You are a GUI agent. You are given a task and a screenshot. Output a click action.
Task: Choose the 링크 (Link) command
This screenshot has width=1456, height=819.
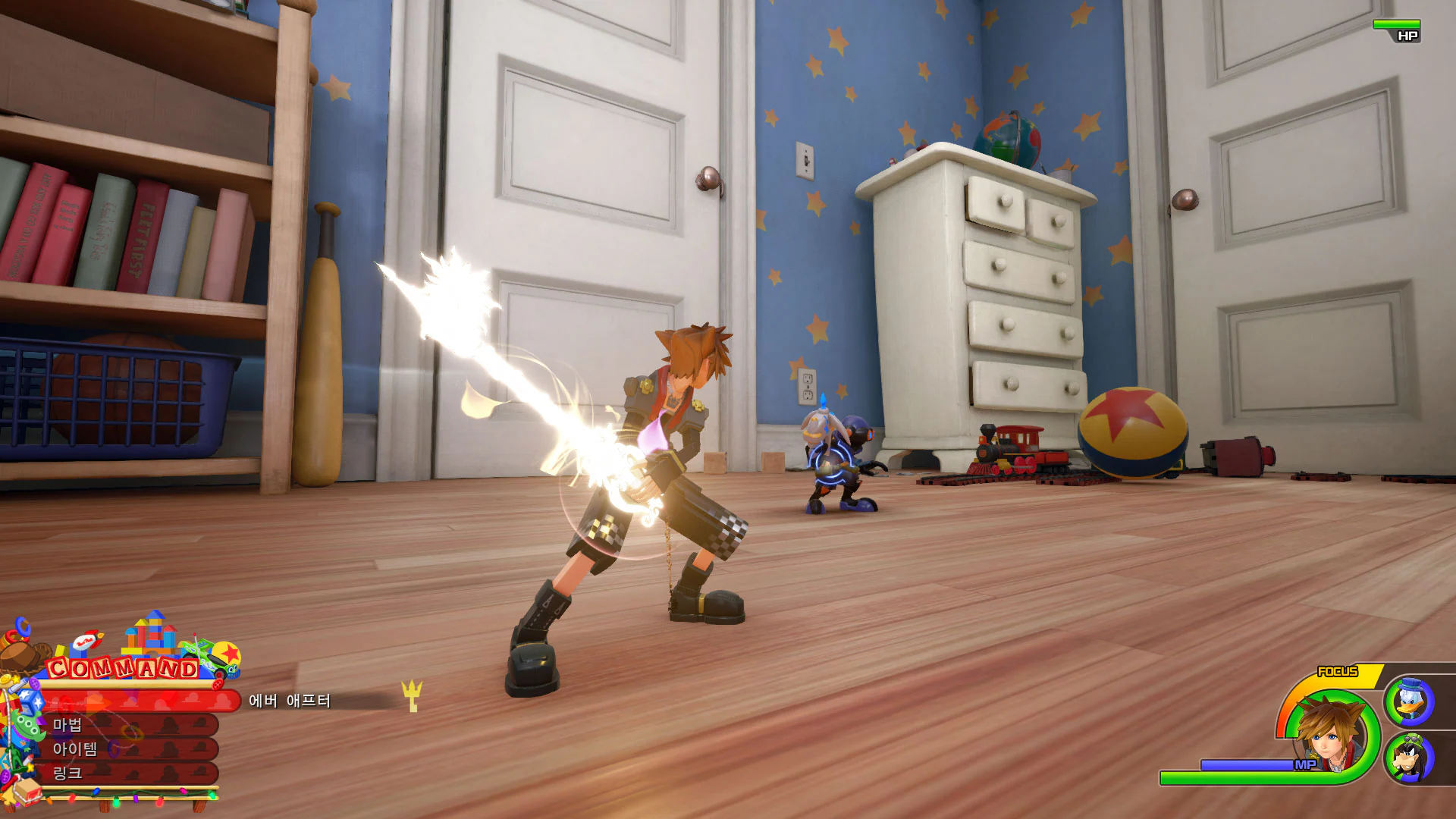pyautogui.click(x=68, y=774)
